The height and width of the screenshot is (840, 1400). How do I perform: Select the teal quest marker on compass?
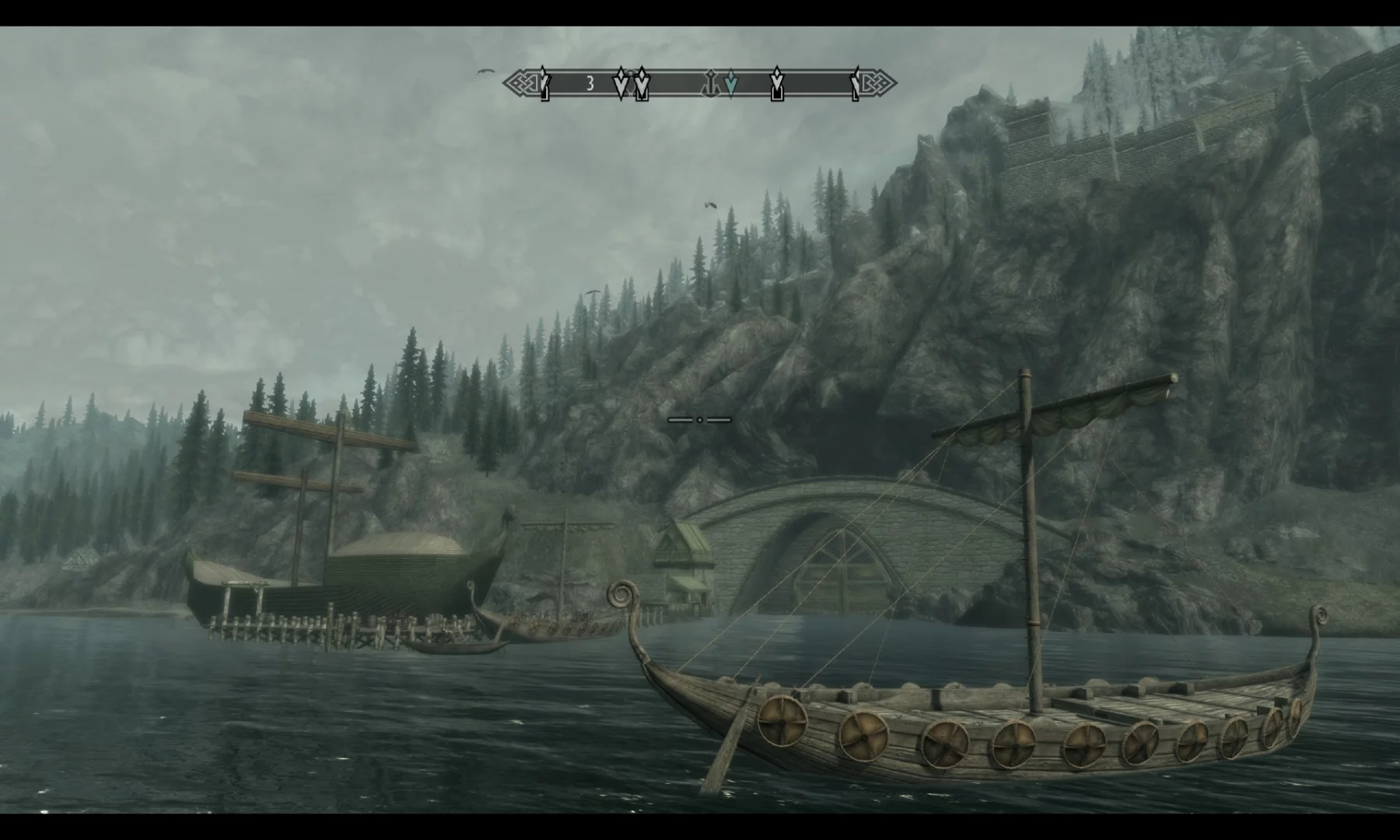click(x=730, y=82)
